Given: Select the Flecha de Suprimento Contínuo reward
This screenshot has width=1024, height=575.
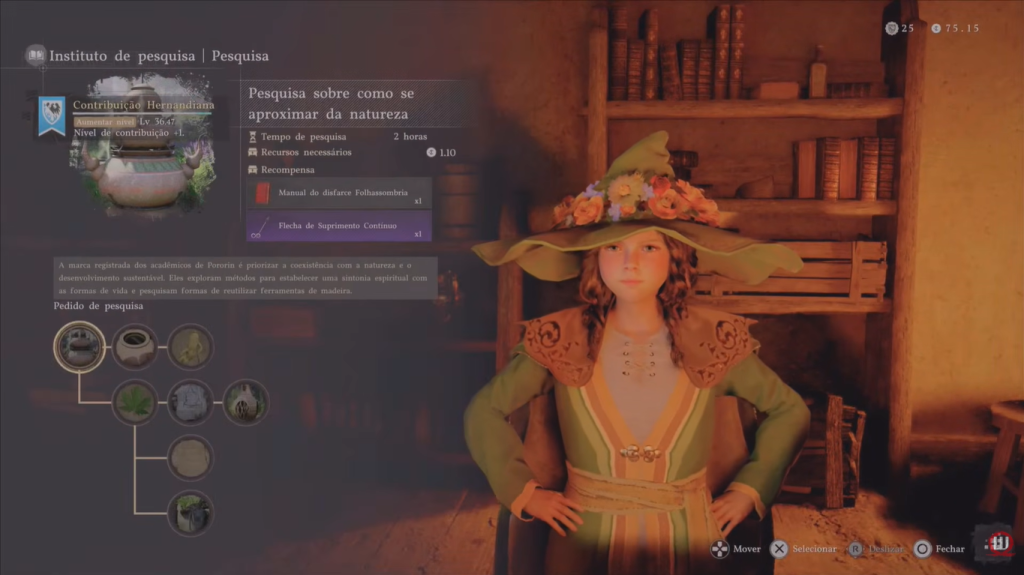Looking at the screenshot, I should [x=340, y=226].
